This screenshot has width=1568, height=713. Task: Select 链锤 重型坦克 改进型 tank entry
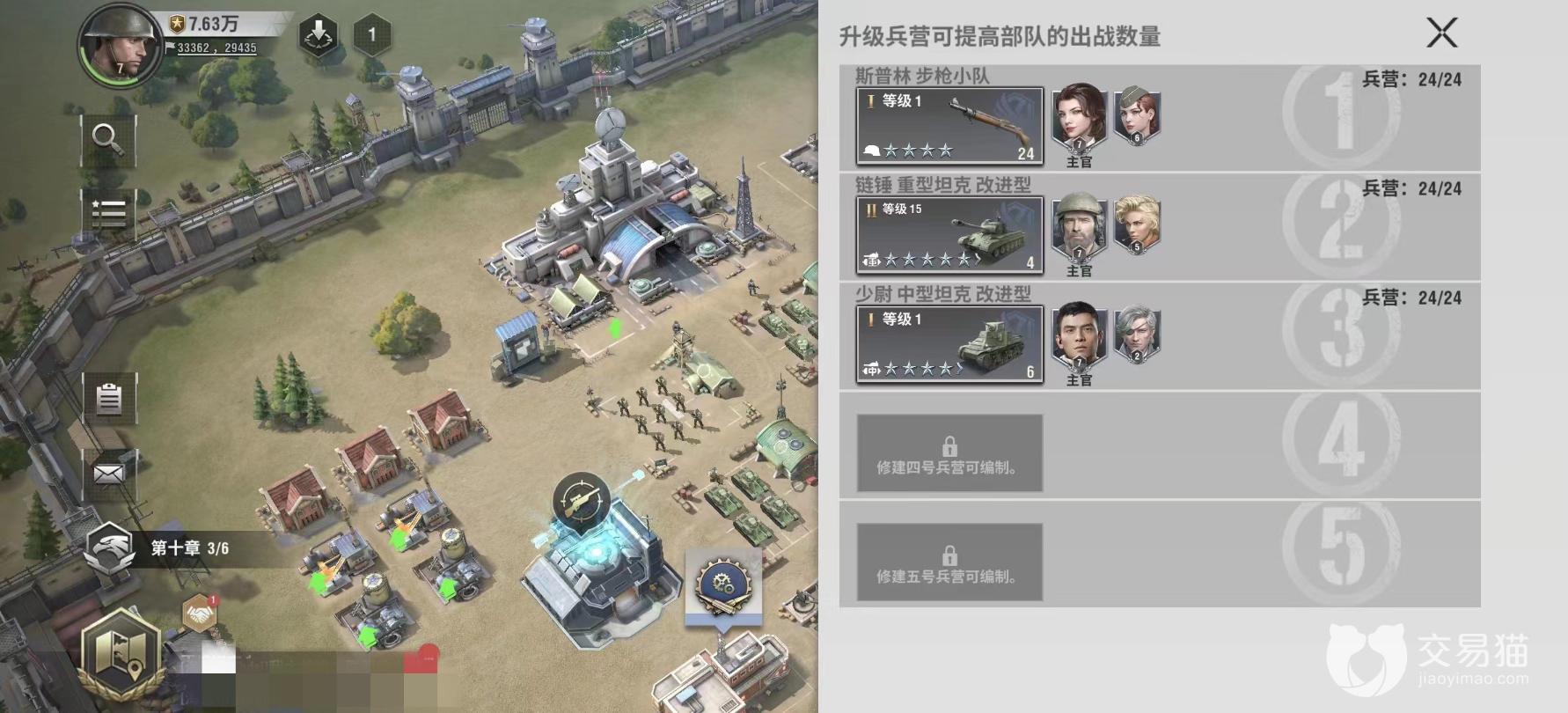click(948, 235)
